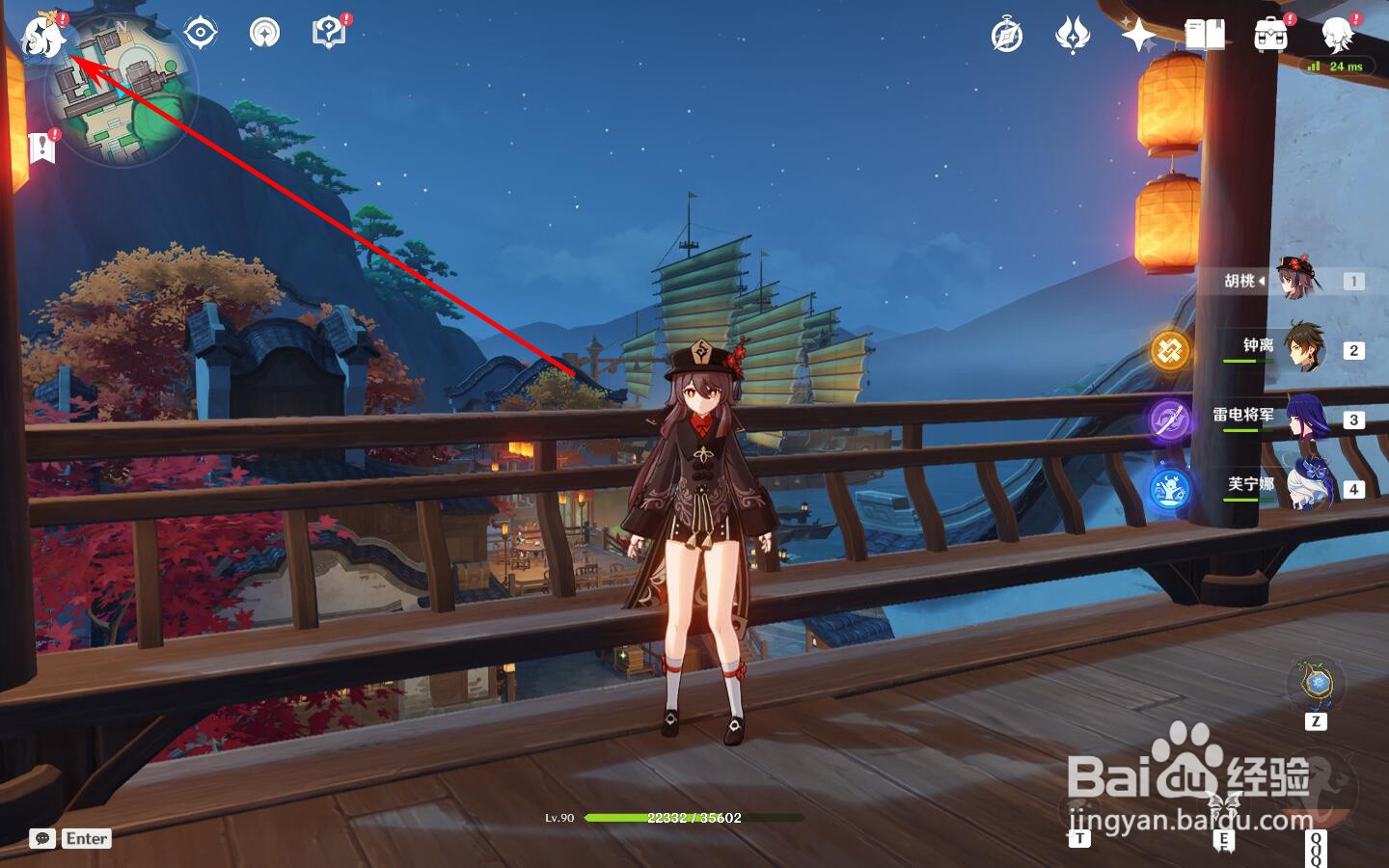Open the winged battle pass icon
This screenshot has height=868, width=1389.
tap(1072, 37)
